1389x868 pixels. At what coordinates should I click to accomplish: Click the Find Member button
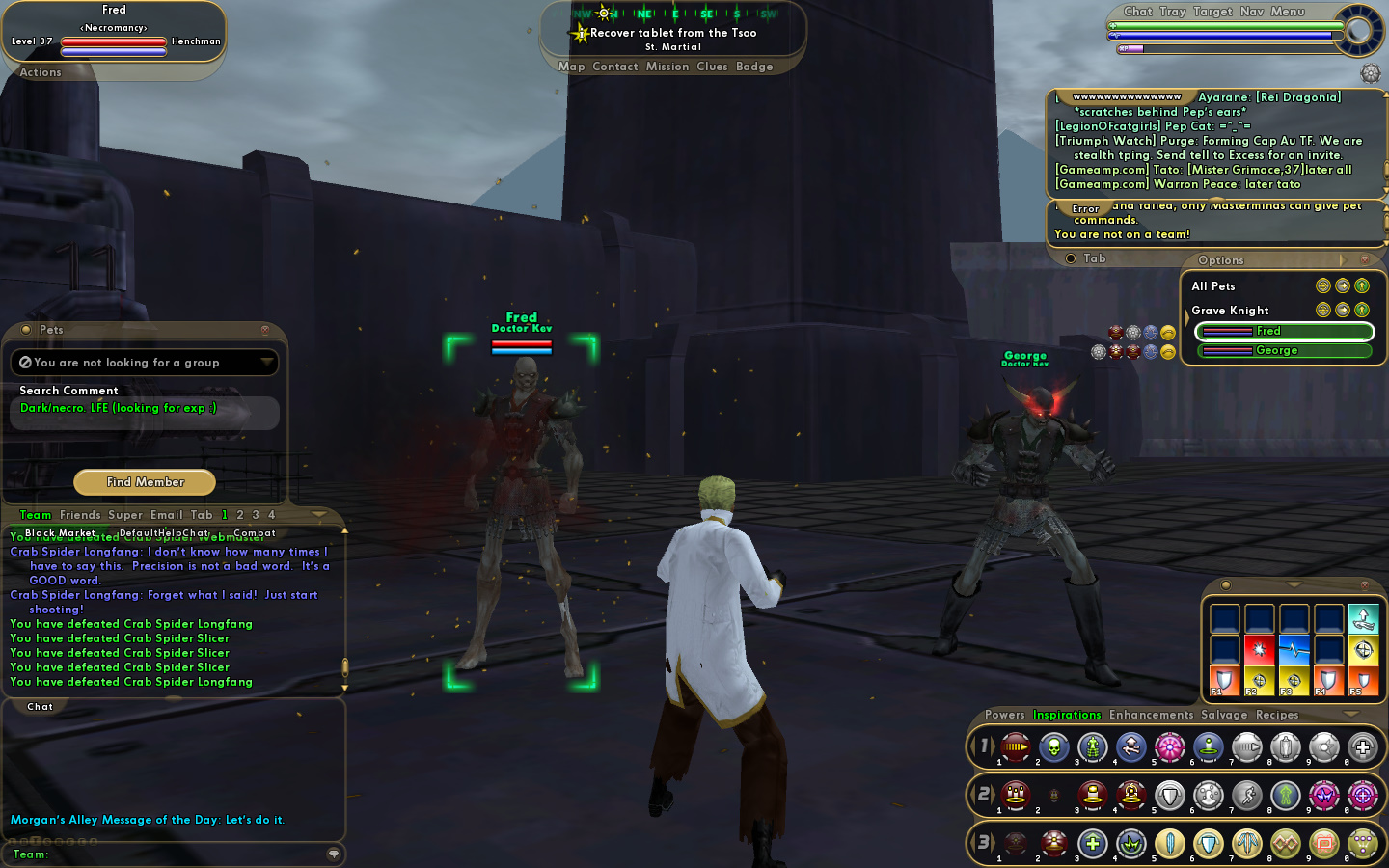tap(145, 482)
